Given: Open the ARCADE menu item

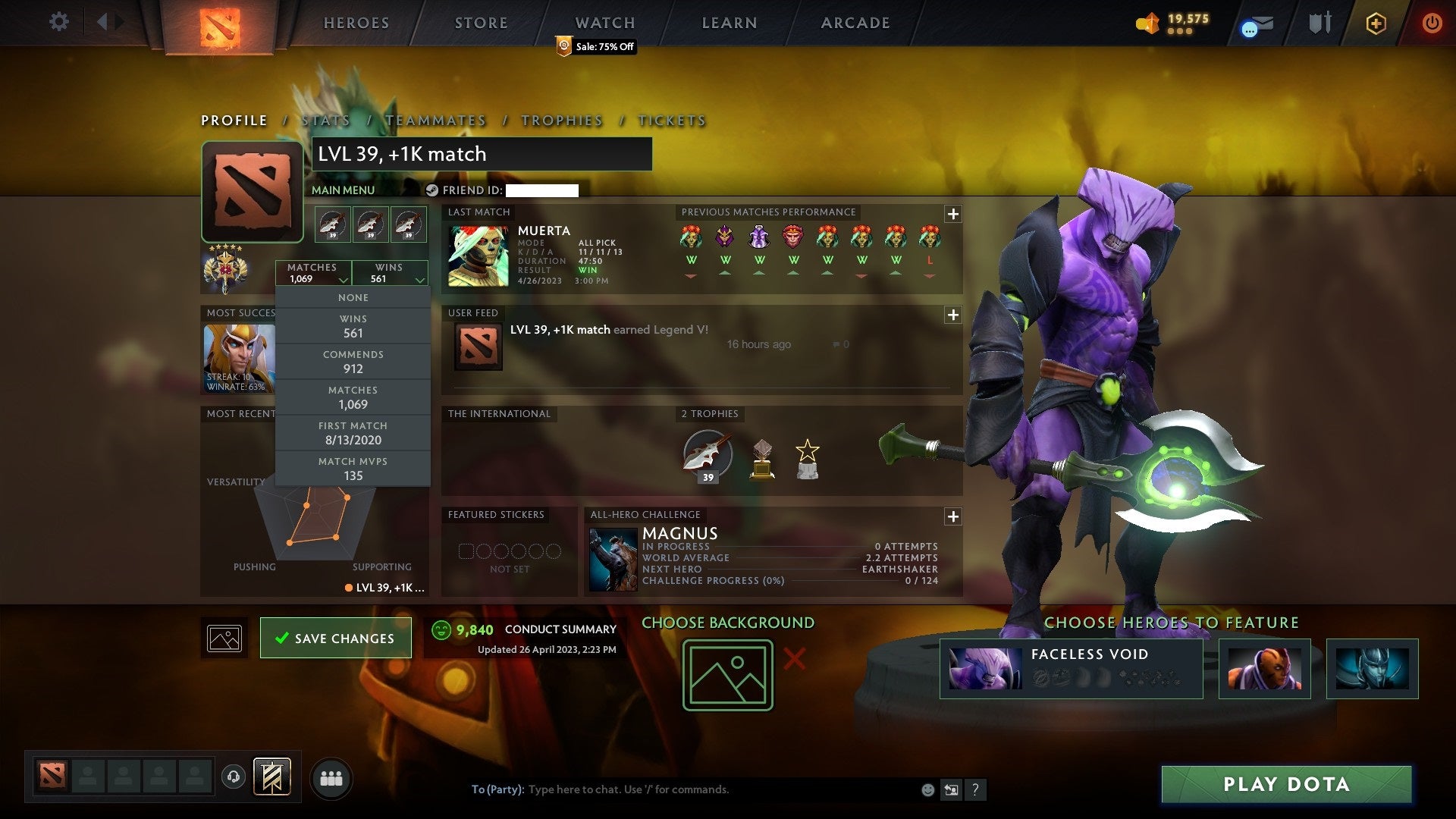Looking at the screenshot, I should pos(854,23).
